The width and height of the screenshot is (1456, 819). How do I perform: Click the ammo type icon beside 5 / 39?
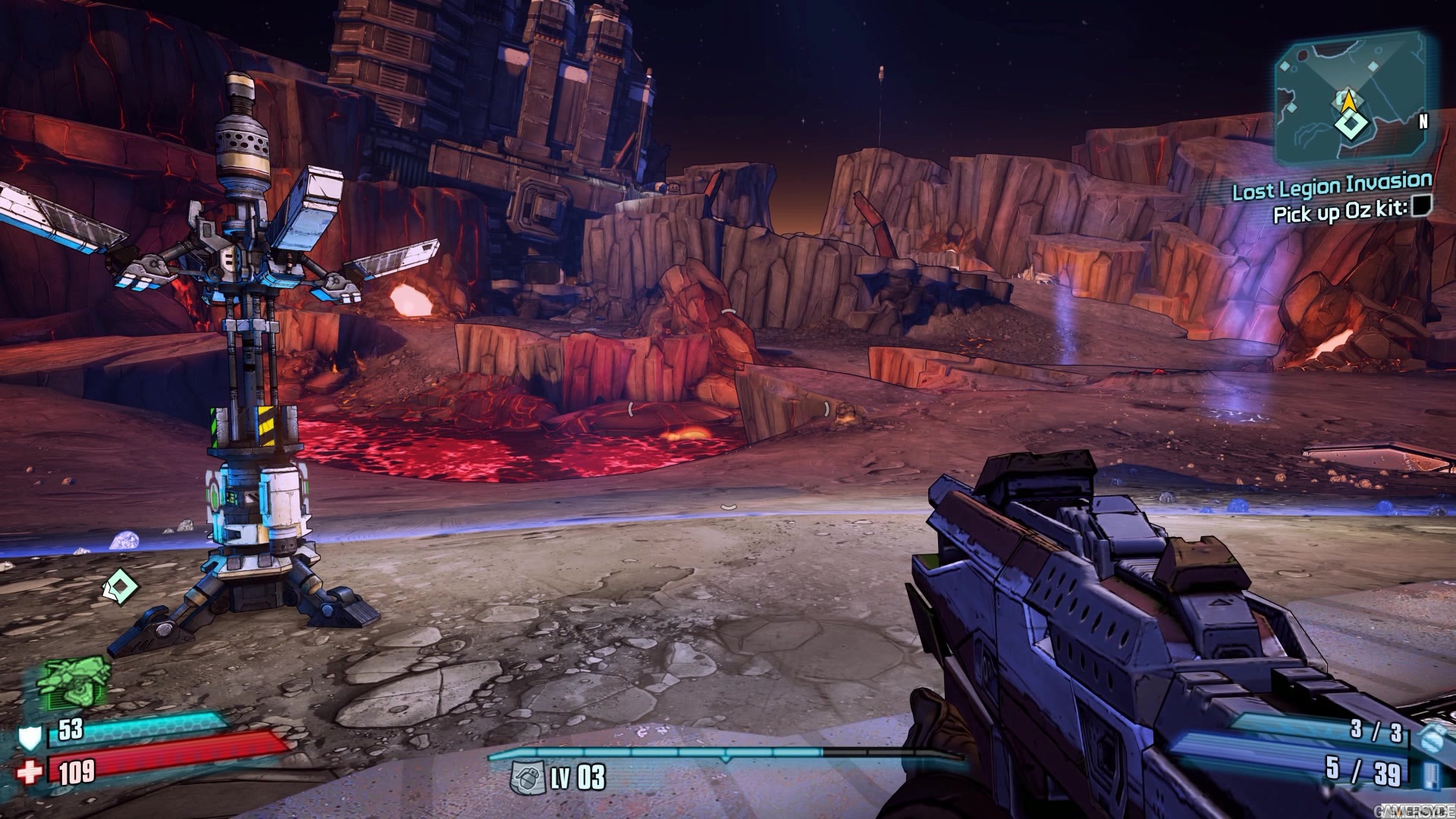pos(1429,774)
